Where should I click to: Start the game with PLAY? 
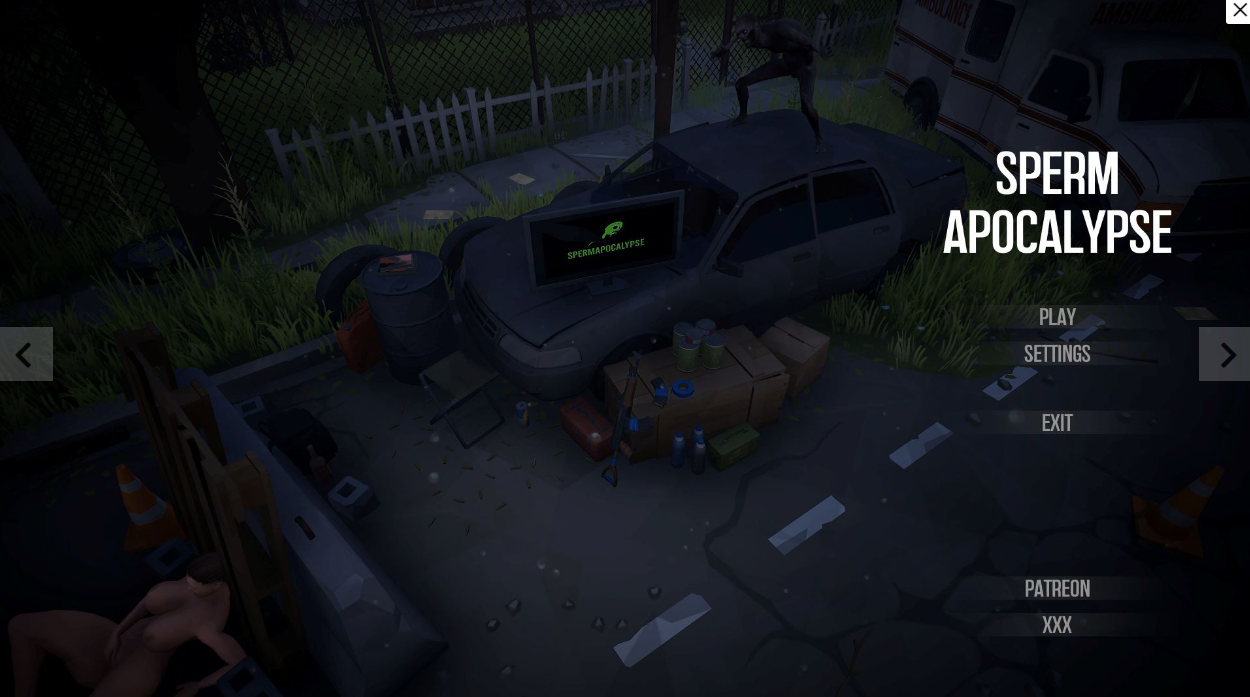point(1057,317)
